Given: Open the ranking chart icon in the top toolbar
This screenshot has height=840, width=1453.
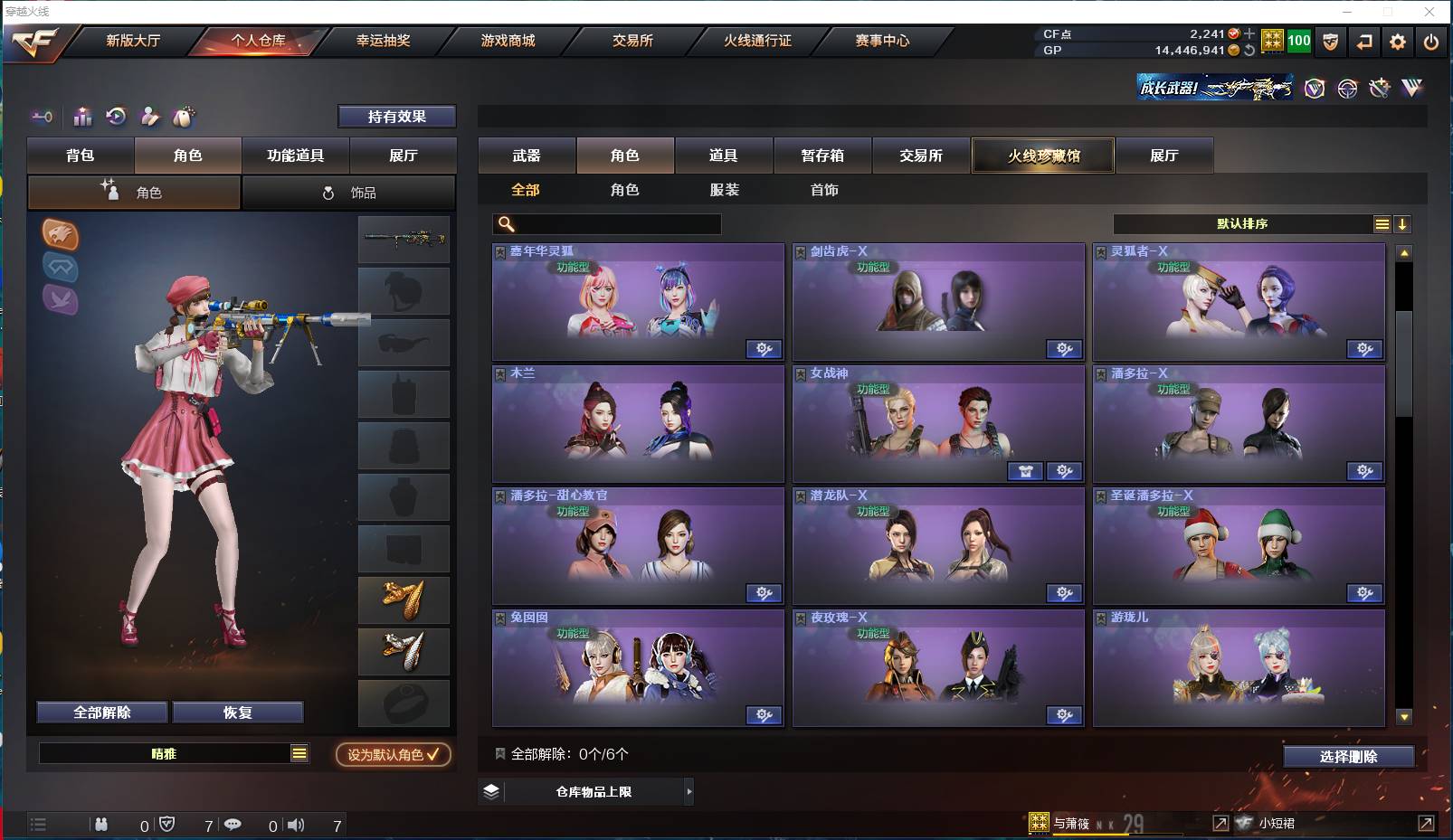Looking at the screenshot, I should (82, 118).
